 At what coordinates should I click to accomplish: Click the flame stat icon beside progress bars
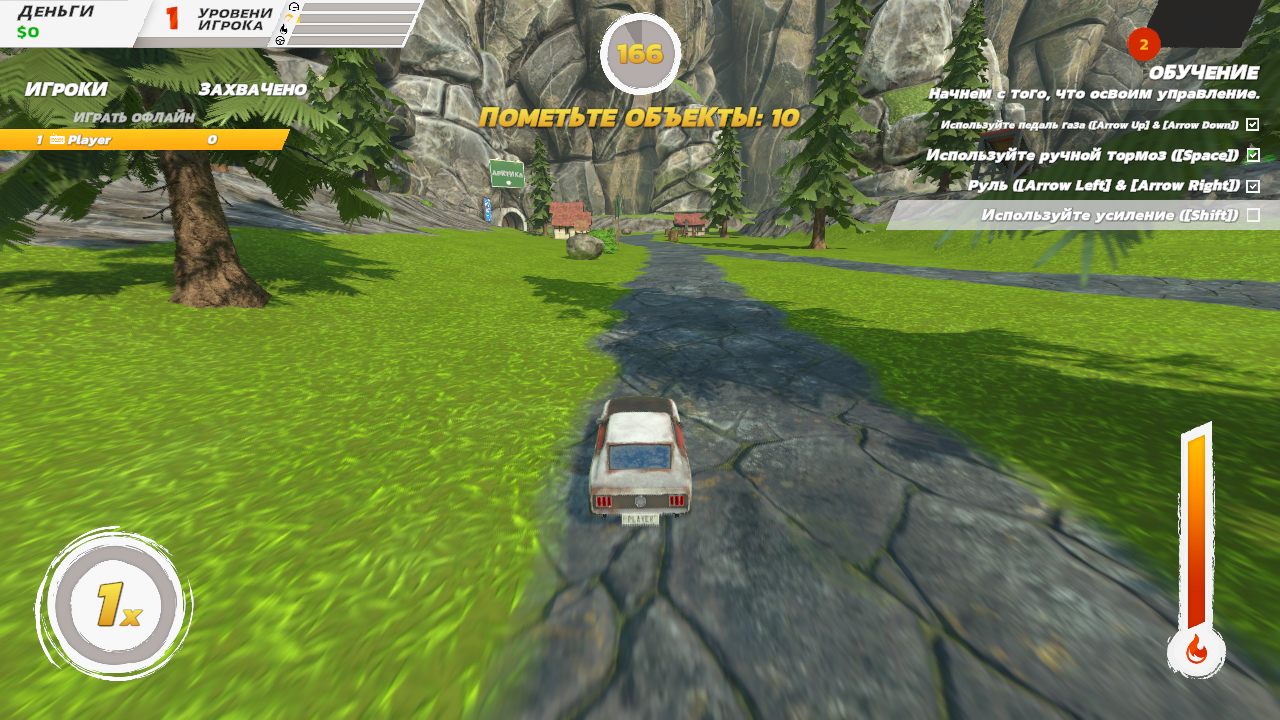284,29
